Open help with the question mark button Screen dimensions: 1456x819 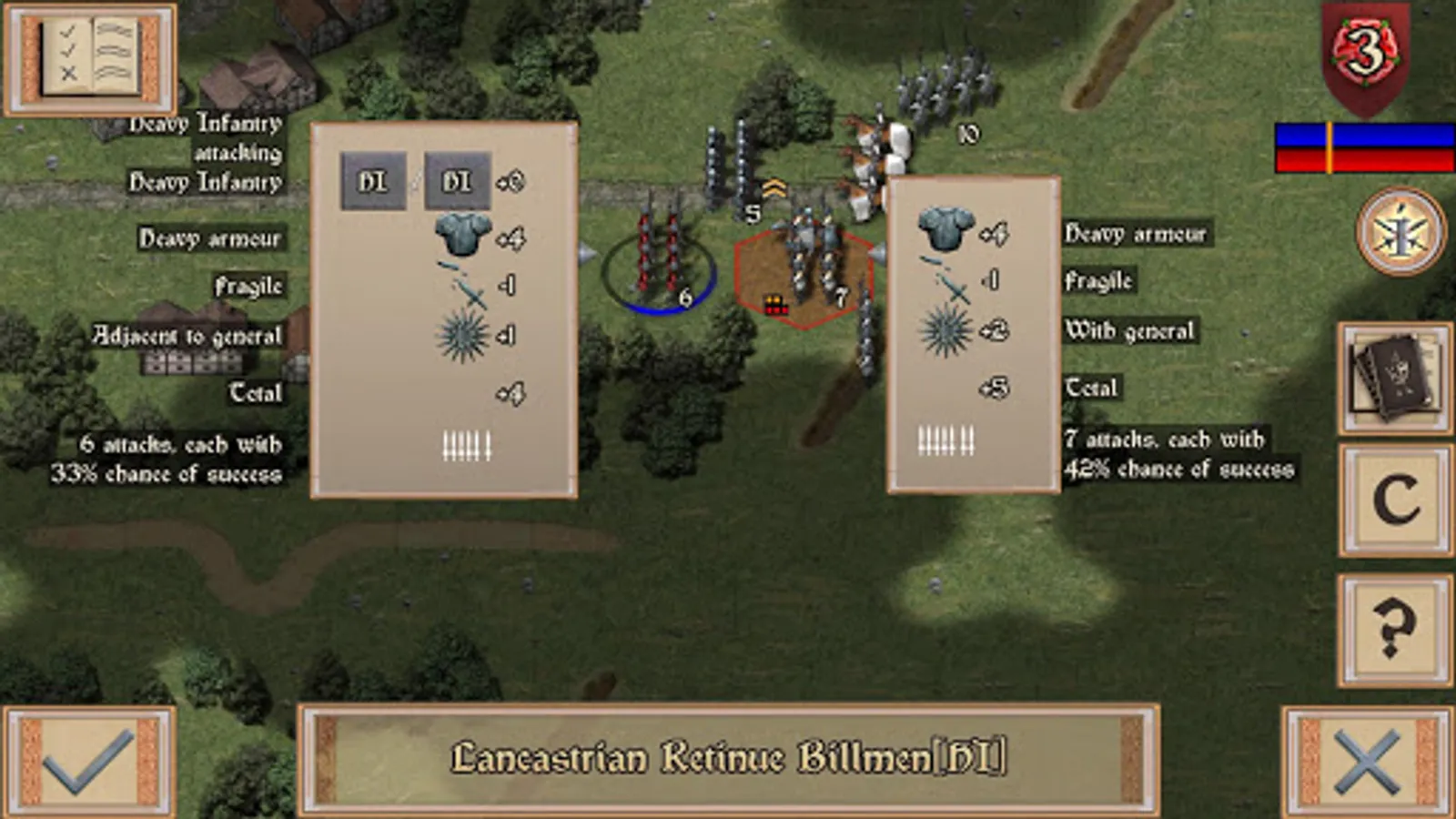[1394, 629]
